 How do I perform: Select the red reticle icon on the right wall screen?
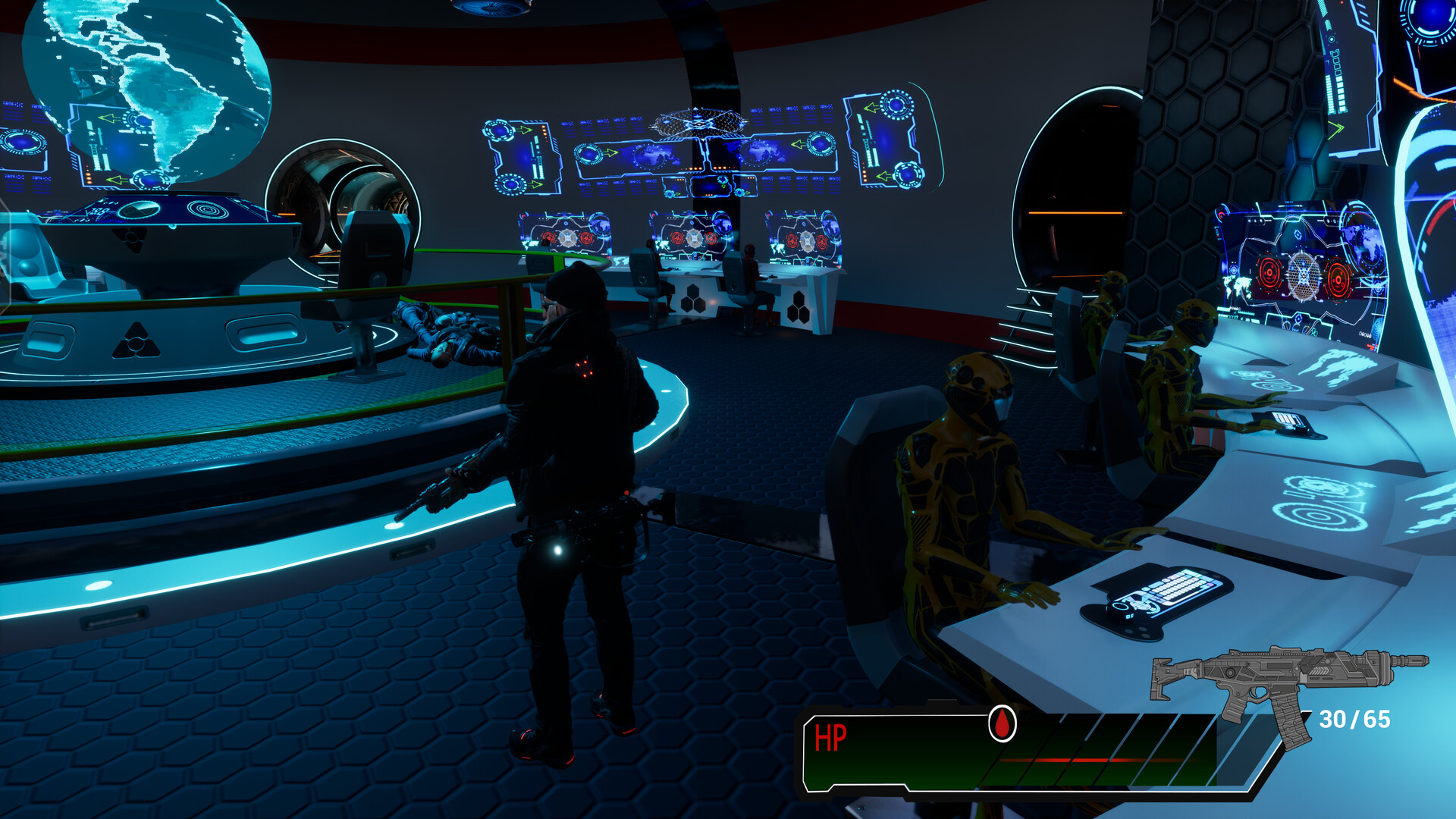coord(1269,271)
